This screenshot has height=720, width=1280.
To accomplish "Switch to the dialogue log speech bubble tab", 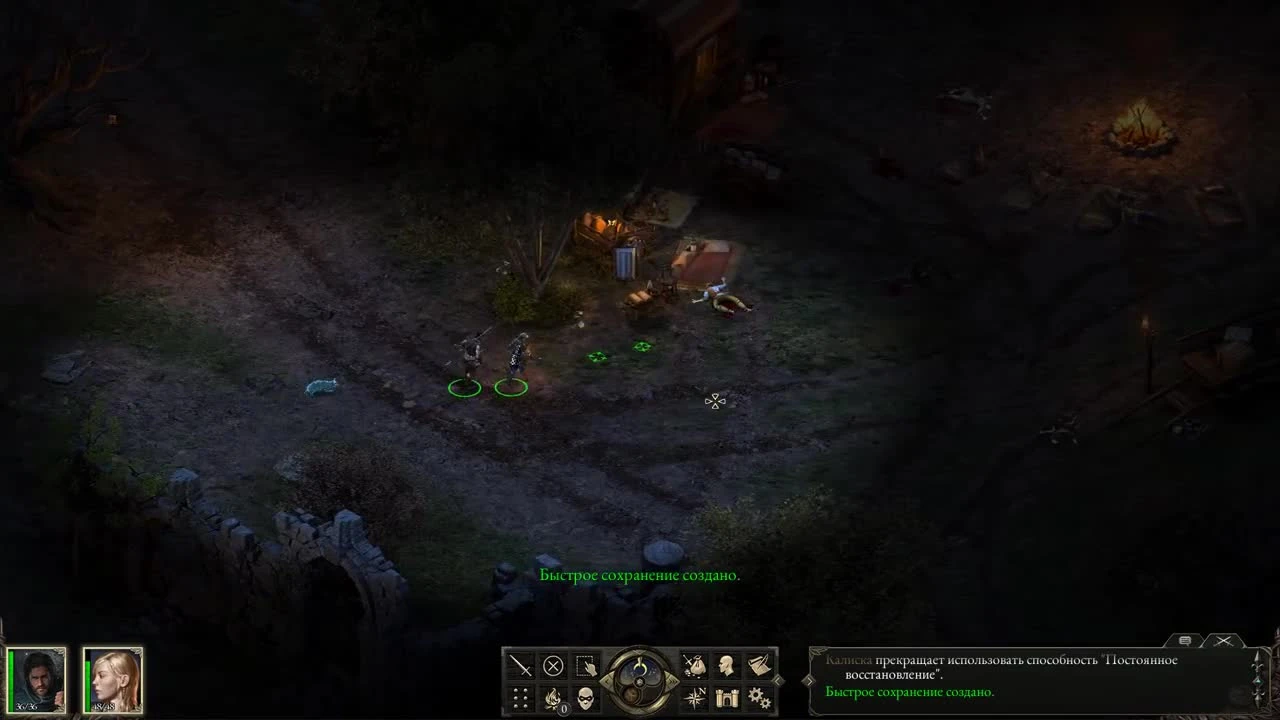I will (1186, 640).
